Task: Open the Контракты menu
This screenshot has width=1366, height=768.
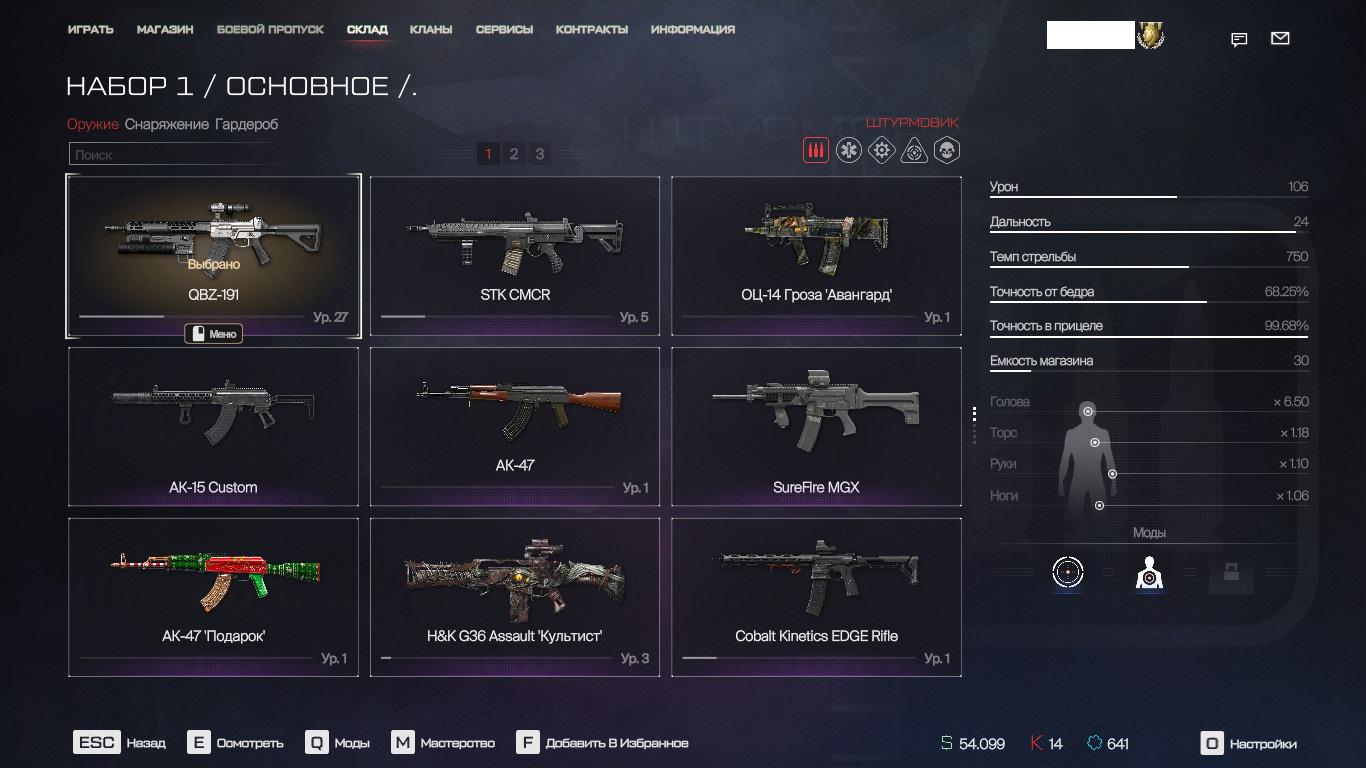Action: [592, 30]
